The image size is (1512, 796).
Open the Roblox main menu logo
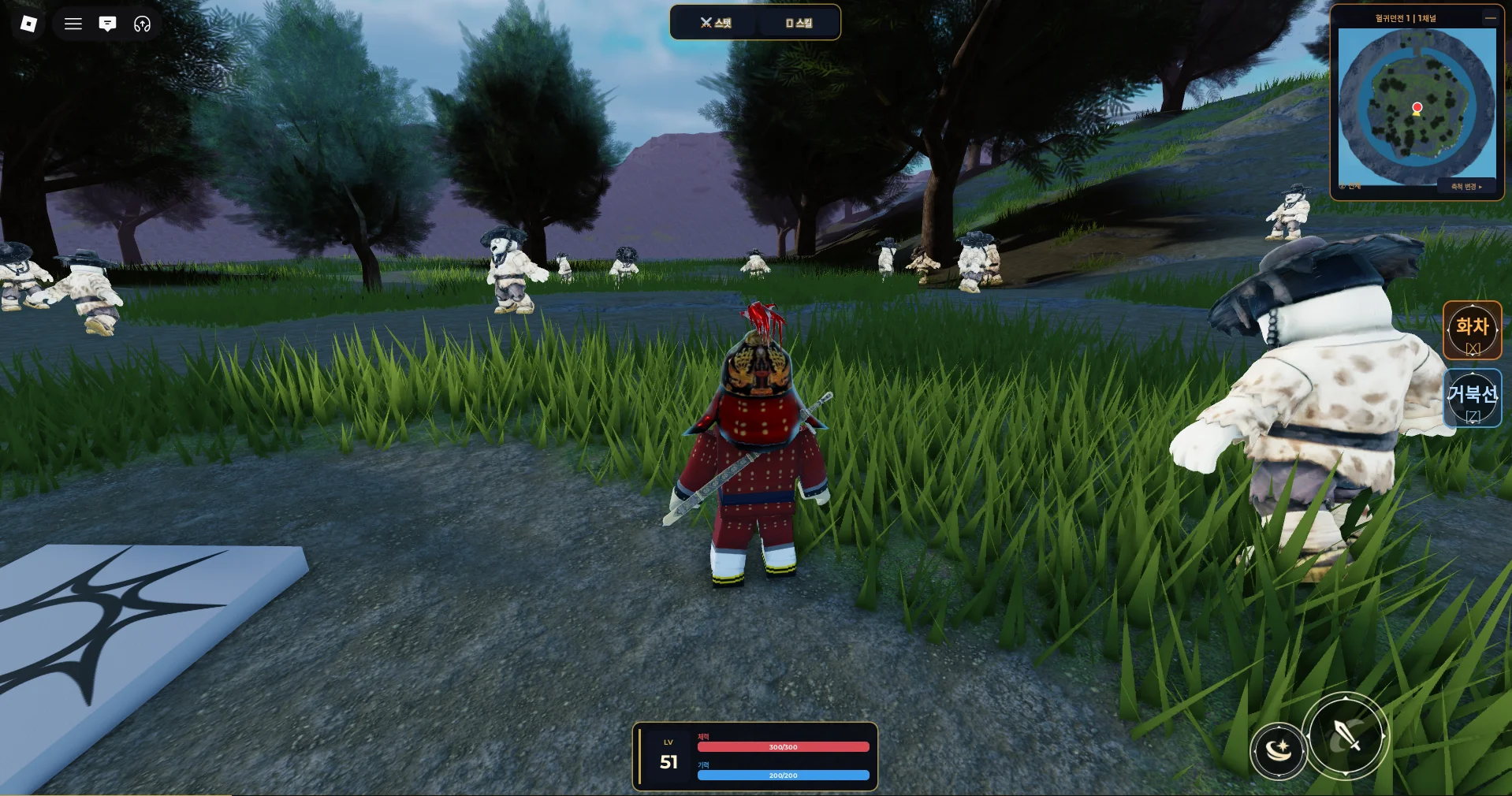coord(28,24)
